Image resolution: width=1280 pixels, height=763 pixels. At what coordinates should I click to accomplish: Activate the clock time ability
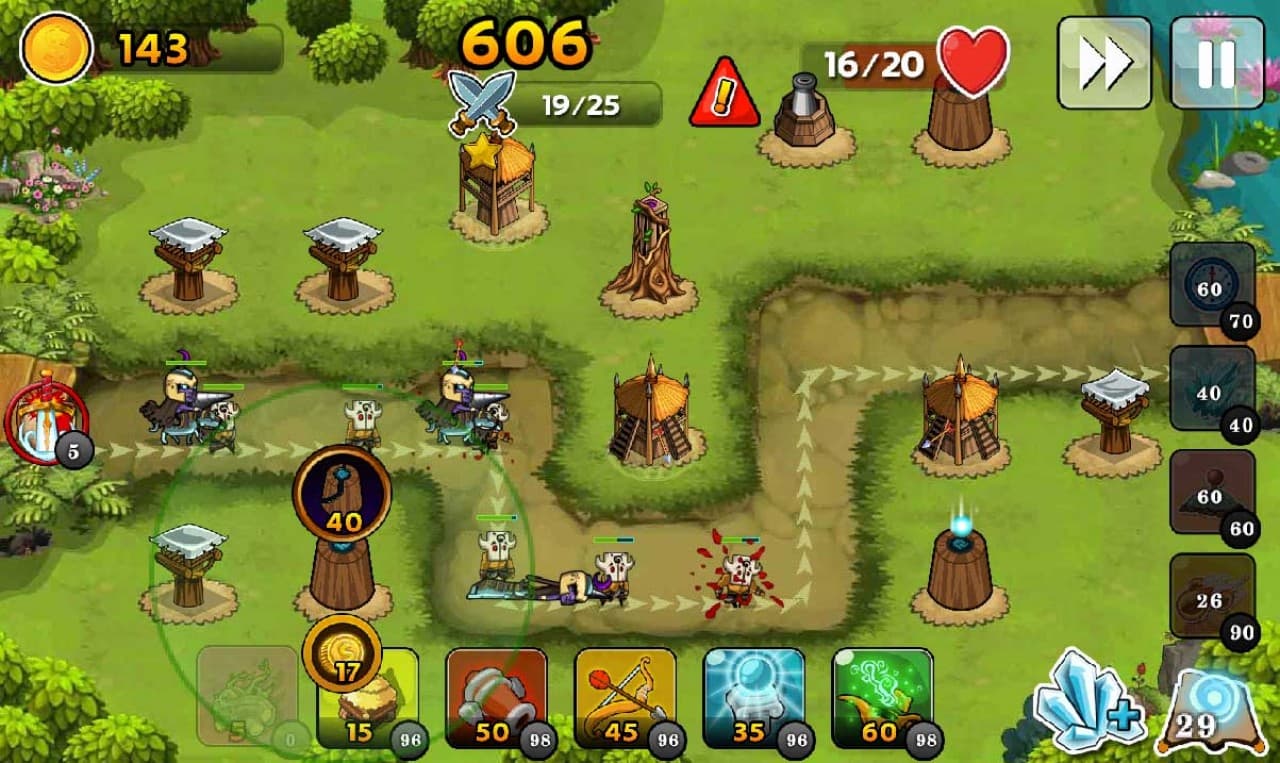pos(1211,284)
